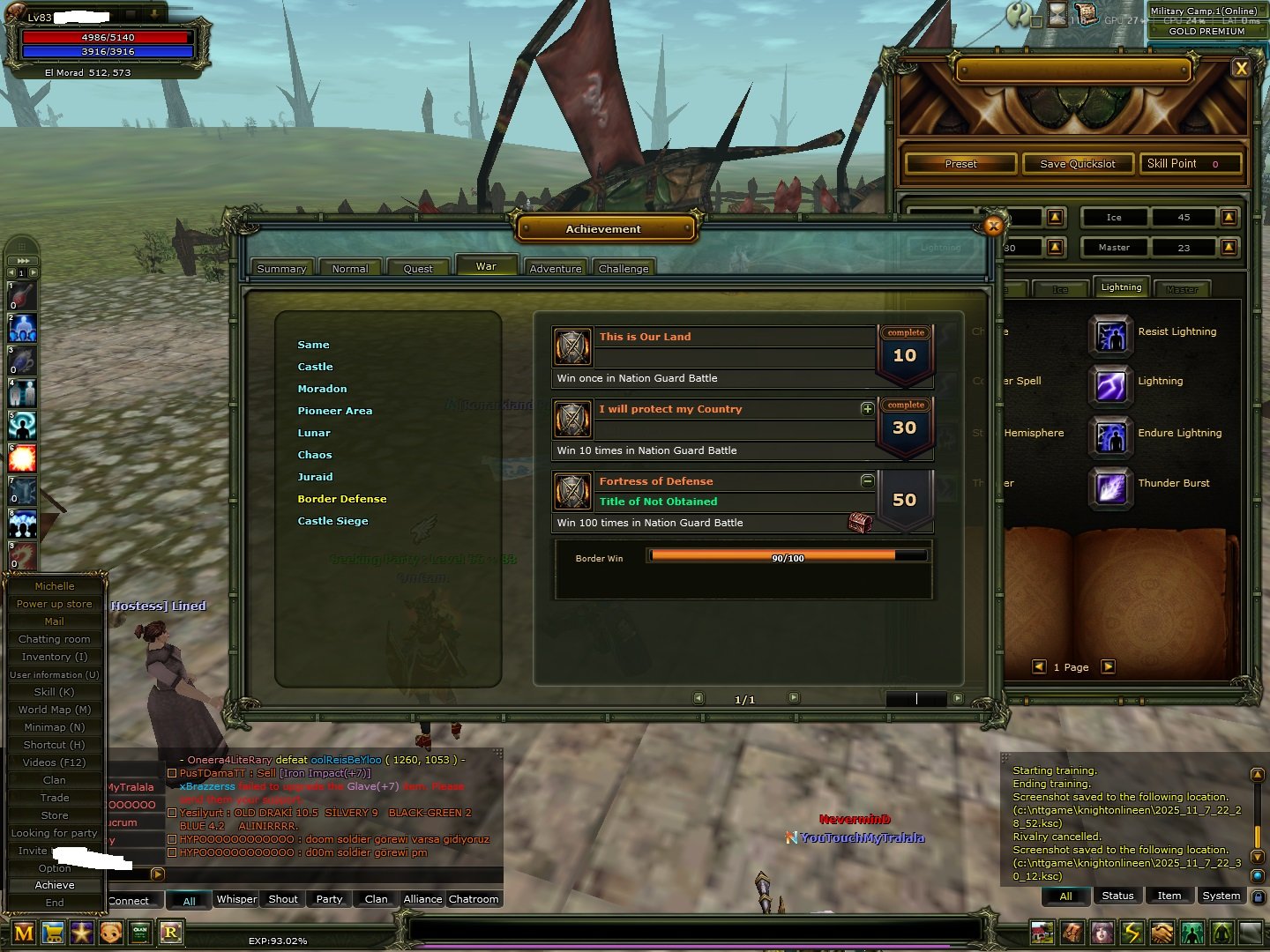
Task: Show the Adventure achievement tab
Action: 556,269
